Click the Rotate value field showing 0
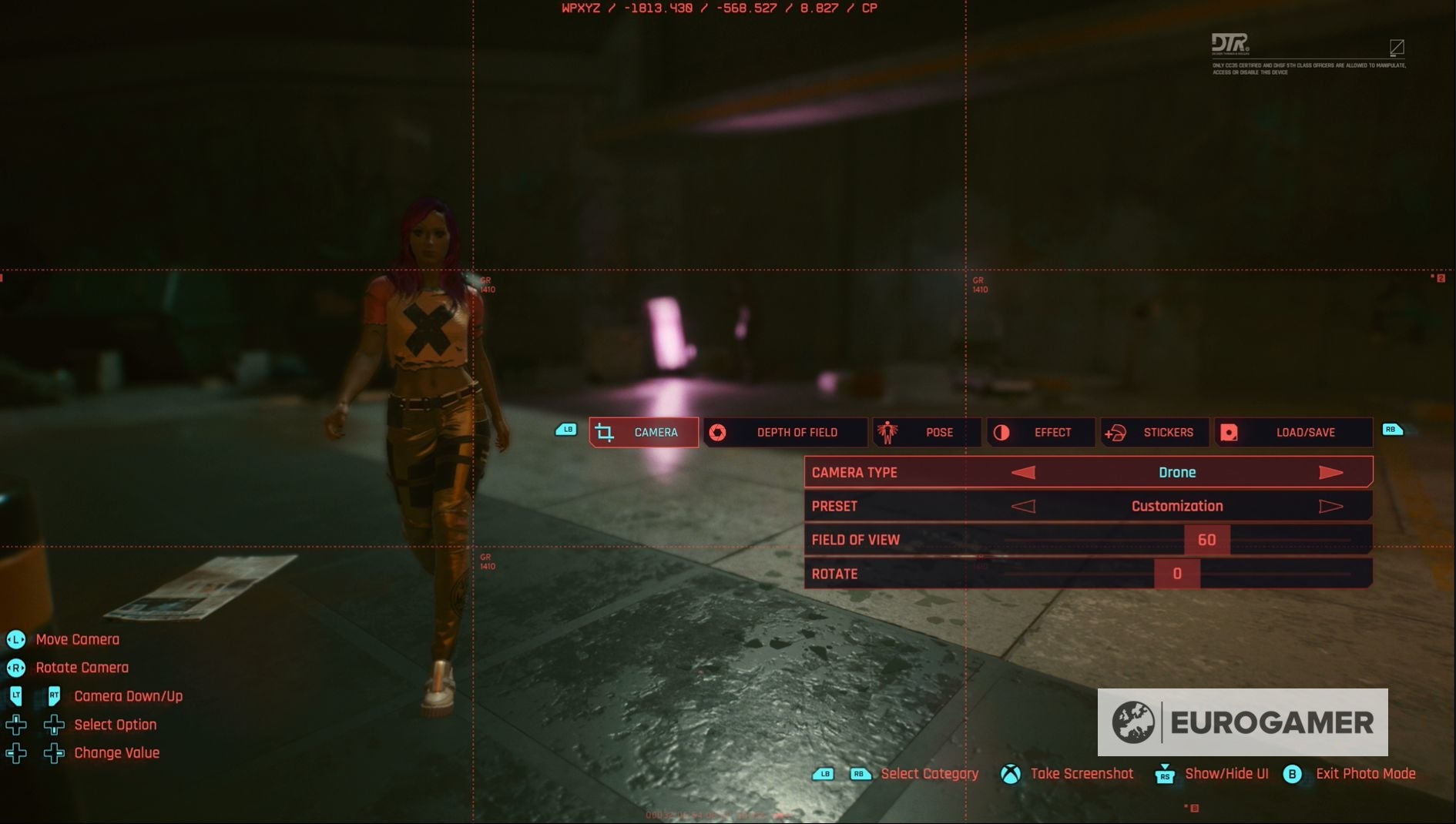Image resolution: width=1456 pixels, height=824 pixels. pyautogui.click(x=1176, y=573)
